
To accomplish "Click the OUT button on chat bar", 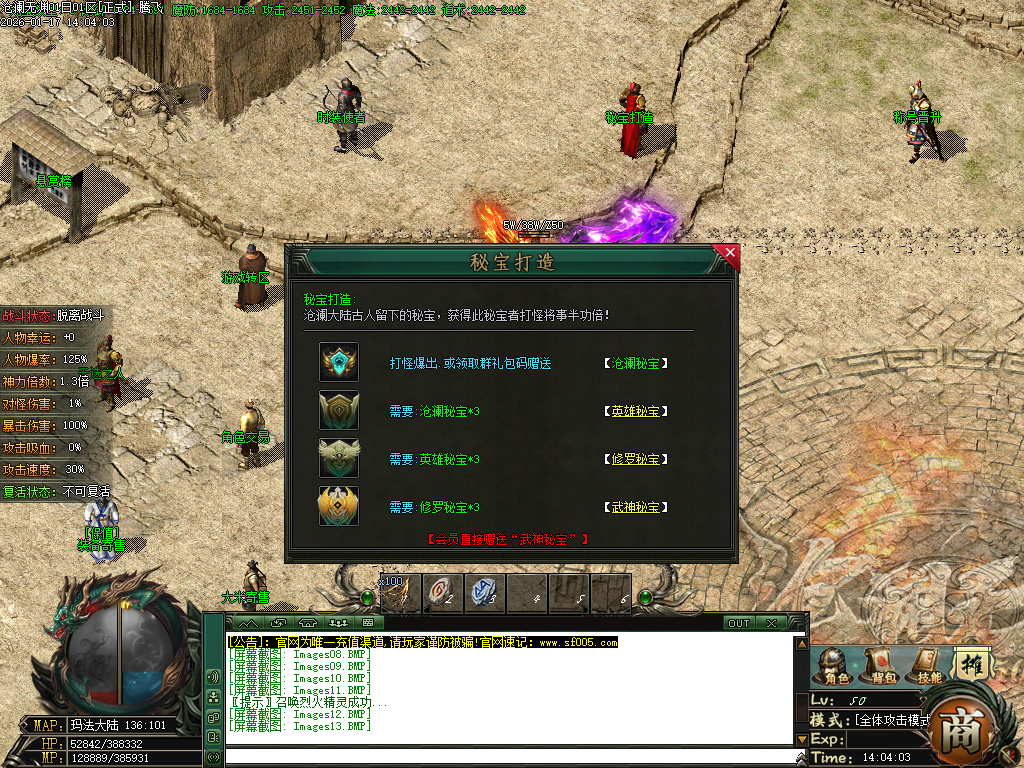I will [x=739, y=623].
